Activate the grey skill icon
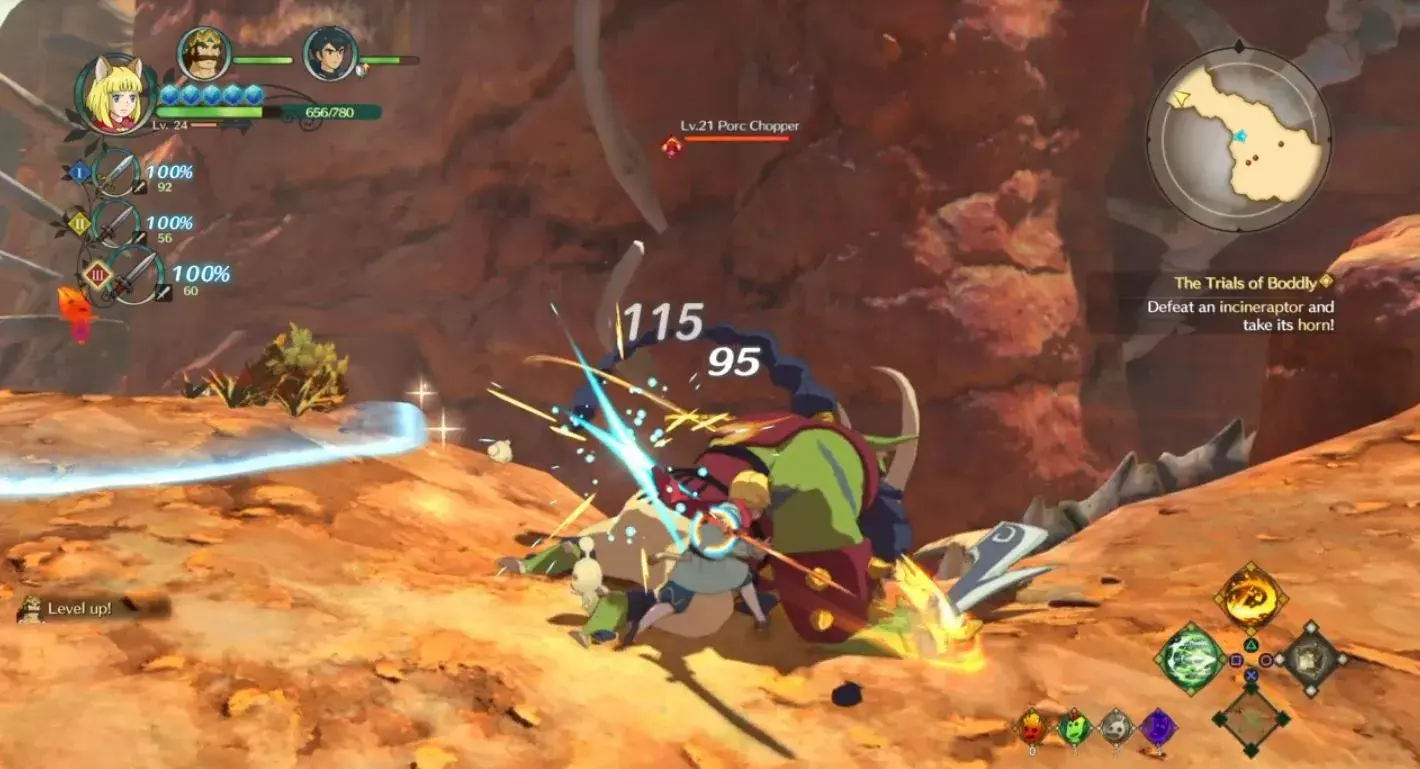 point(1310,658)
